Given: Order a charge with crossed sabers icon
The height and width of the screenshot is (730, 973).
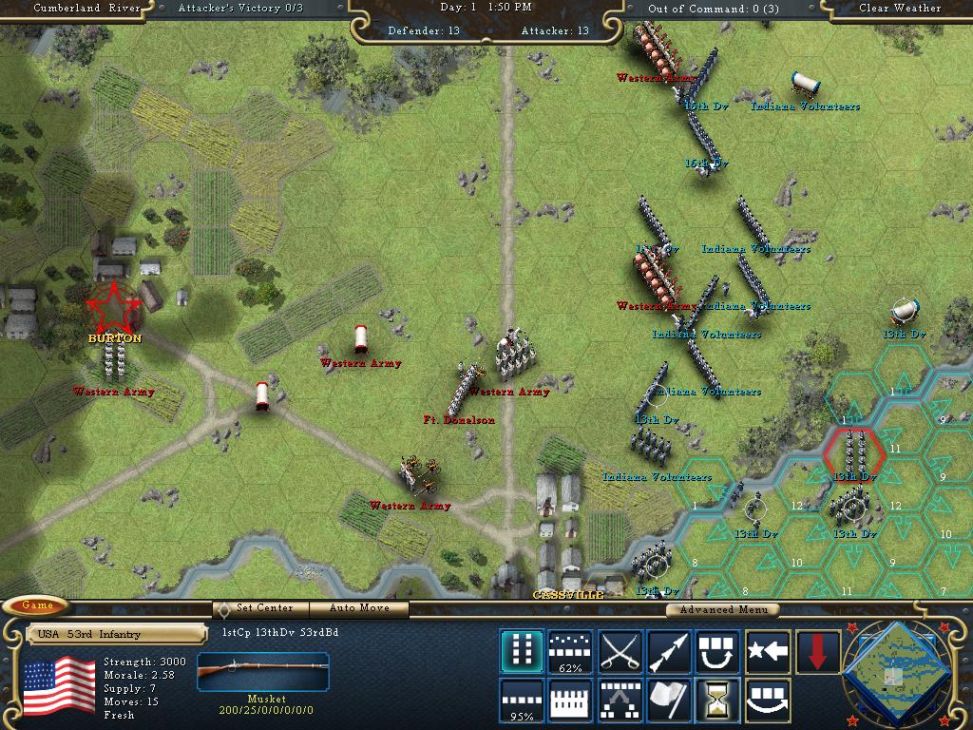Looking at the screenshot, I should click(x=620, y=651).
